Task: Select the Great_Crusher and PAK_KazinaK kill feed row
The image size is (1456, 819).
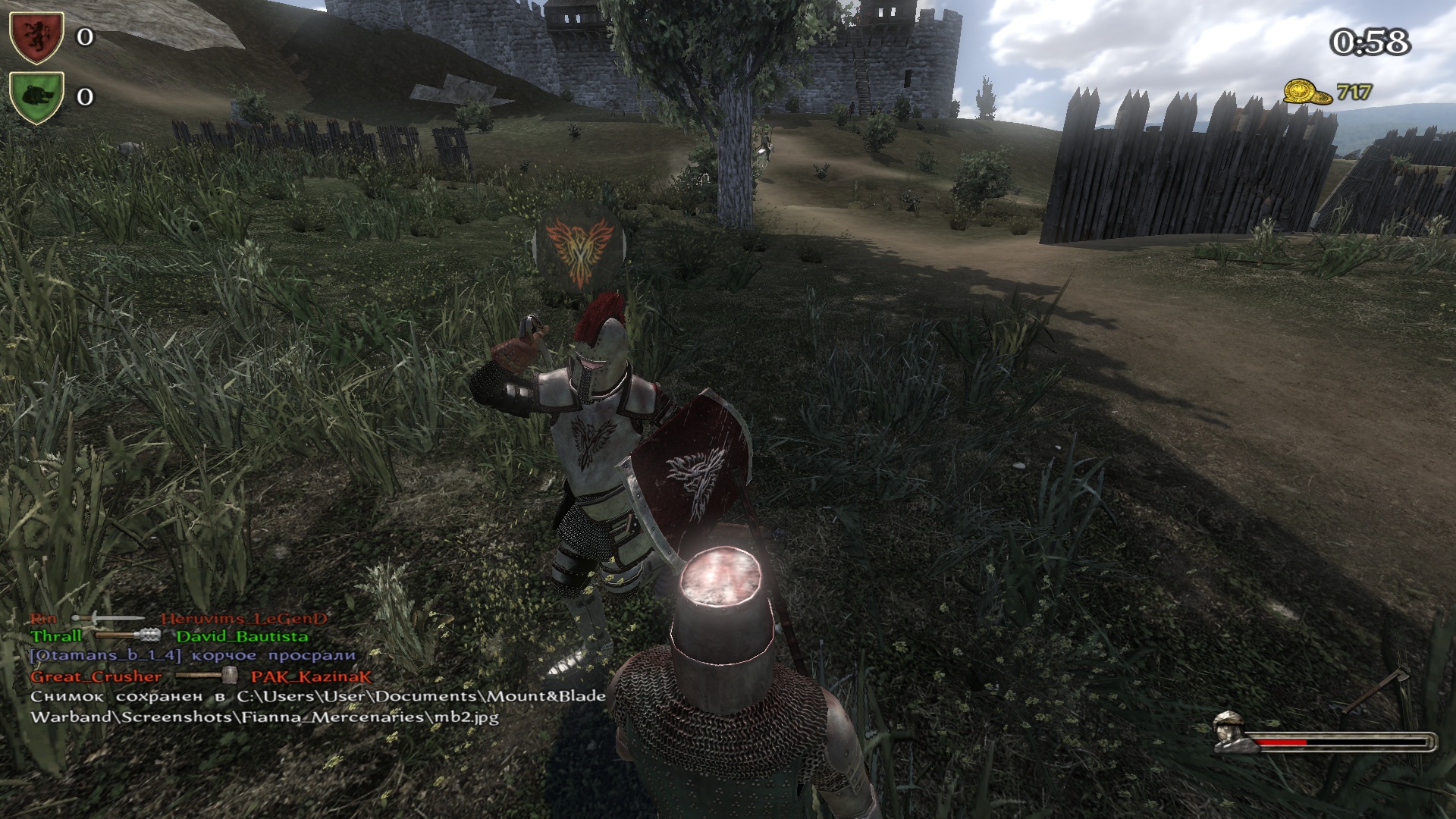Action: [x=200, y=676]
